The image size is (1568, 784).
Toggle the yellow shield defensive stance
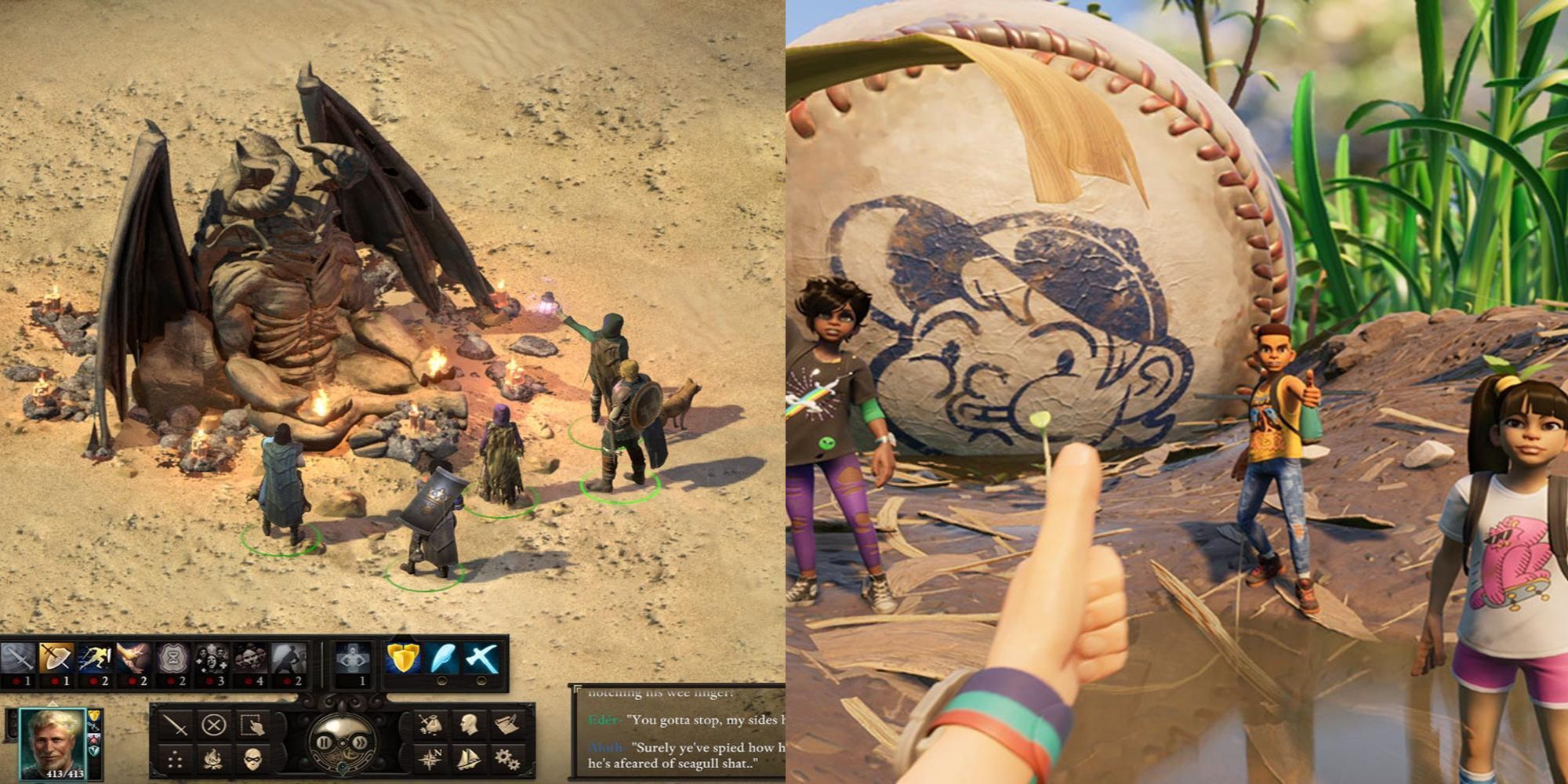[x=403, y=657]
